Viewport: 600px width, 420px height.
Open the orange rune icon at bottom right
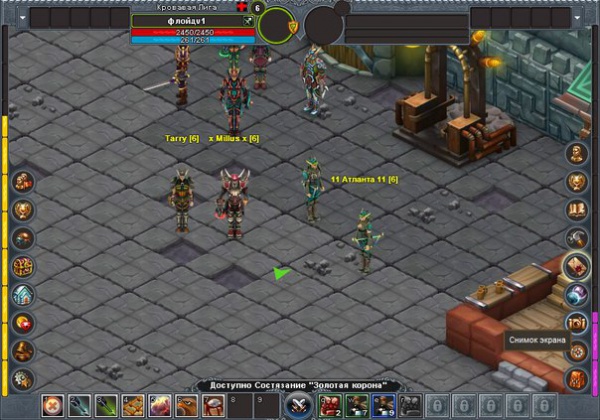(x=577, y=379)
